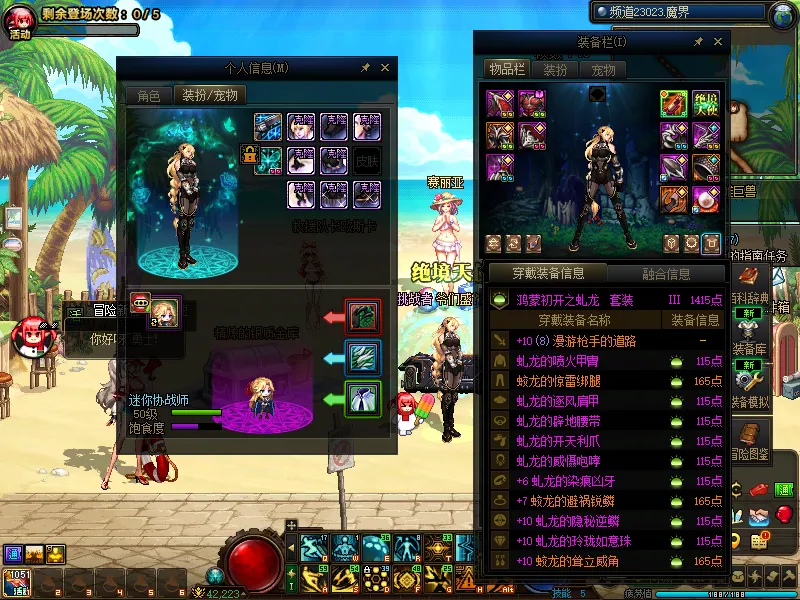Screen dimensions: 800x600
Task: Select the pet's red-framed green equipment slot
Action: pyautogui.click(x=362, y=316)
